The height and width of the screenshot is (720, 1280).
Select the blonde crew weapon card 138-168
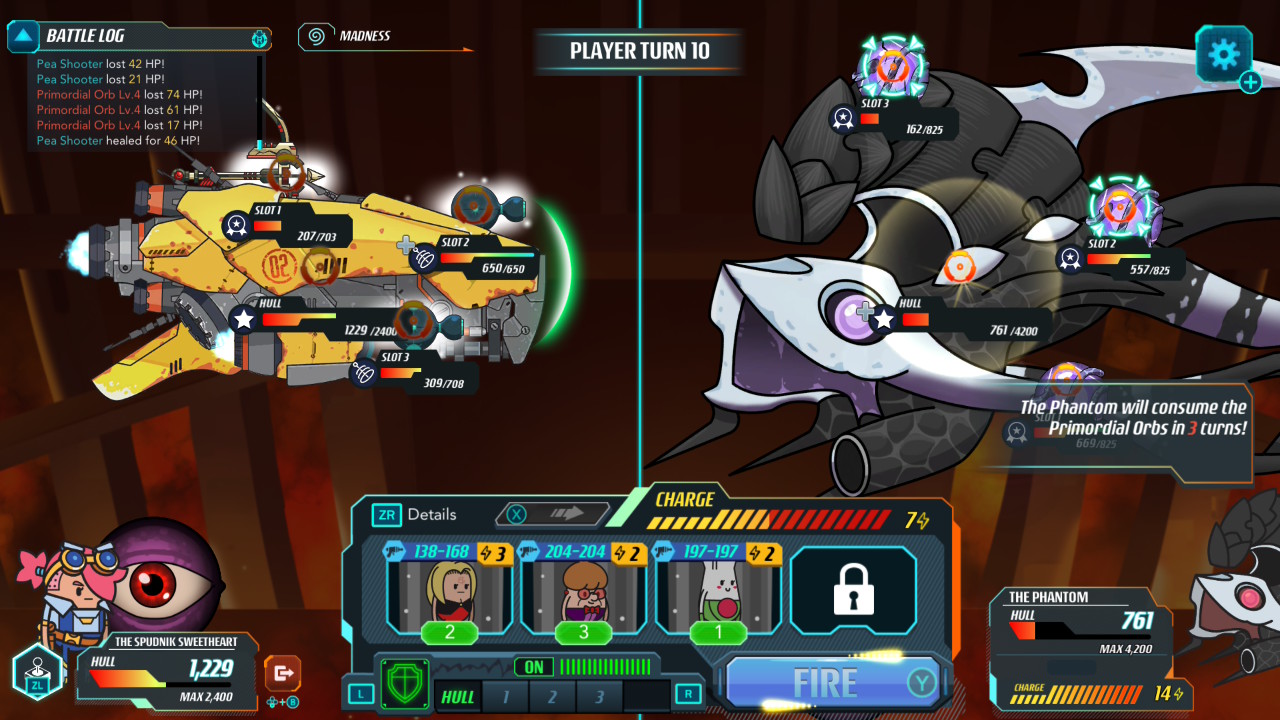click(449, 592)
